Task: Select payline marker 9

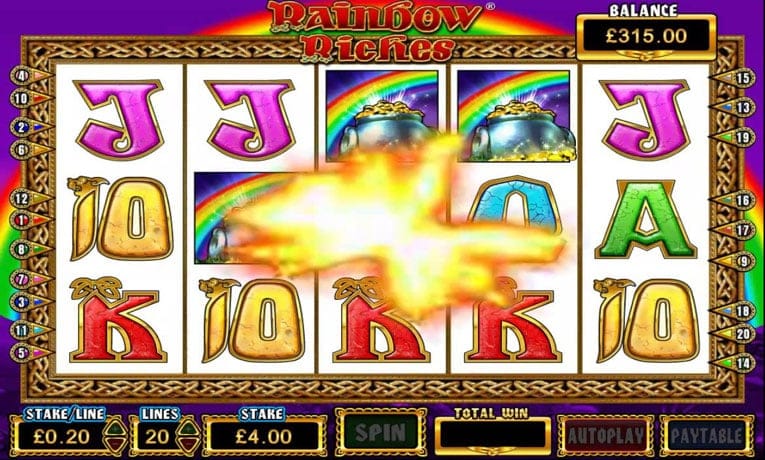Action: tap(743, 261)
